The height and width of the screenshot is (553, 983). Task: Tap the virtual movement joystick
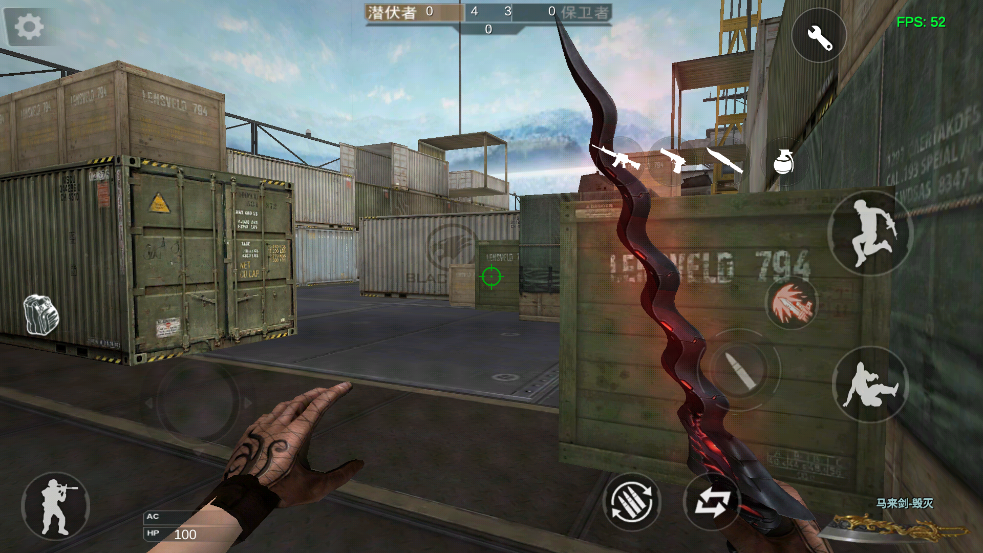click(198, 403)
